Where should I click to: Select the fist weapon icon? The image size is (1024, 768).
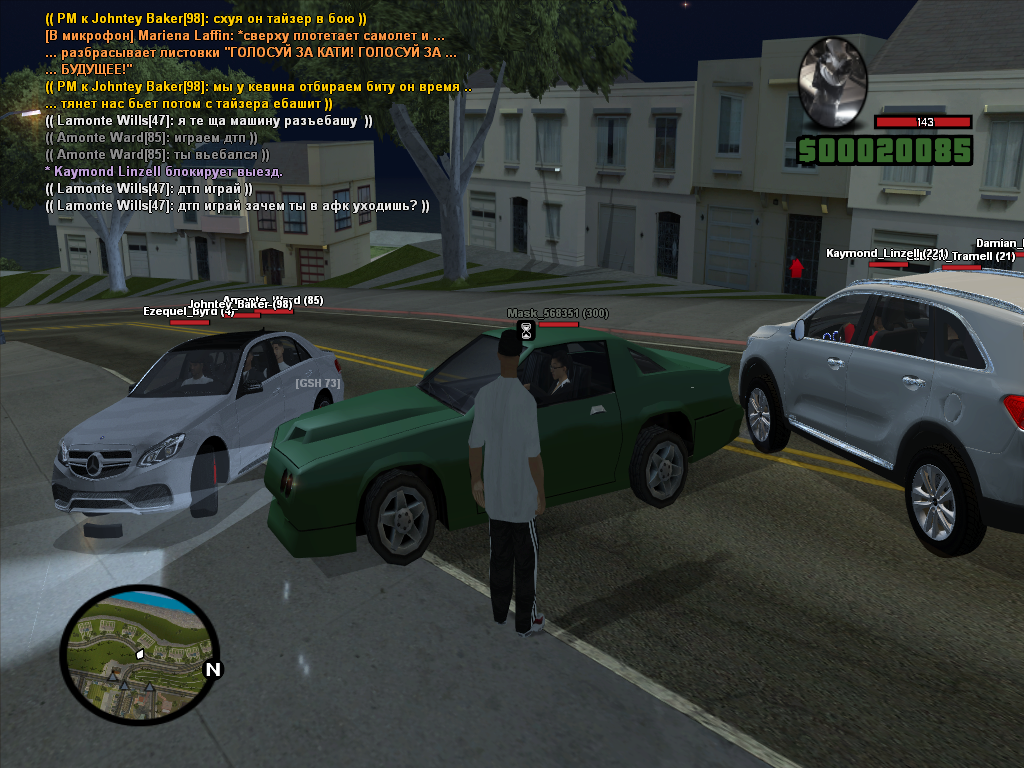pos(832,82)
